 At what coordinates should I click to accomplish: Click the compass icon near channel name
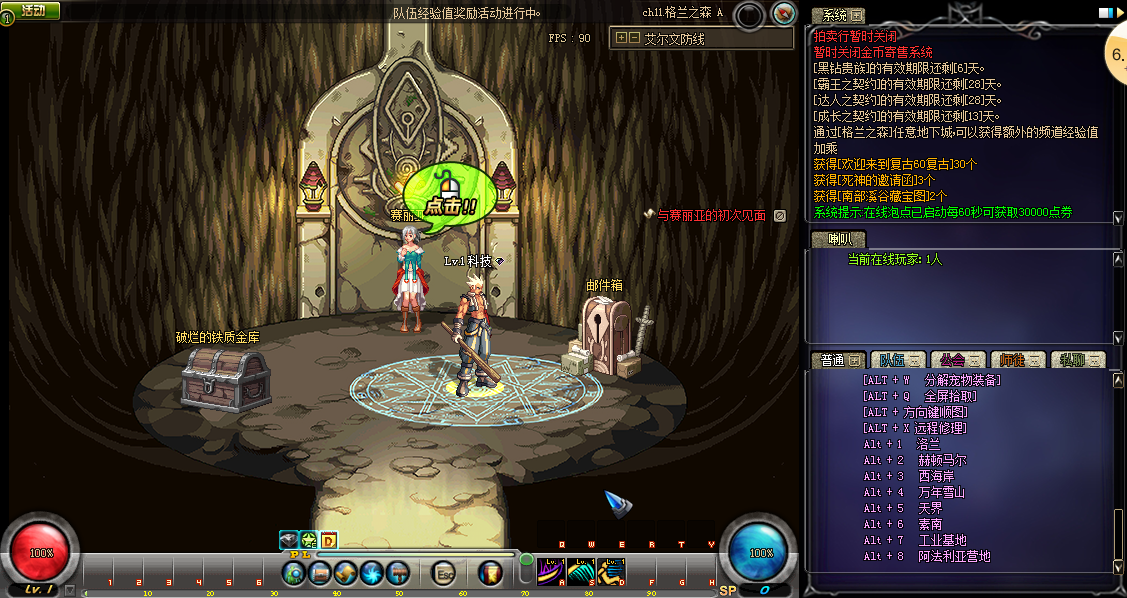(x=785, y=14)
